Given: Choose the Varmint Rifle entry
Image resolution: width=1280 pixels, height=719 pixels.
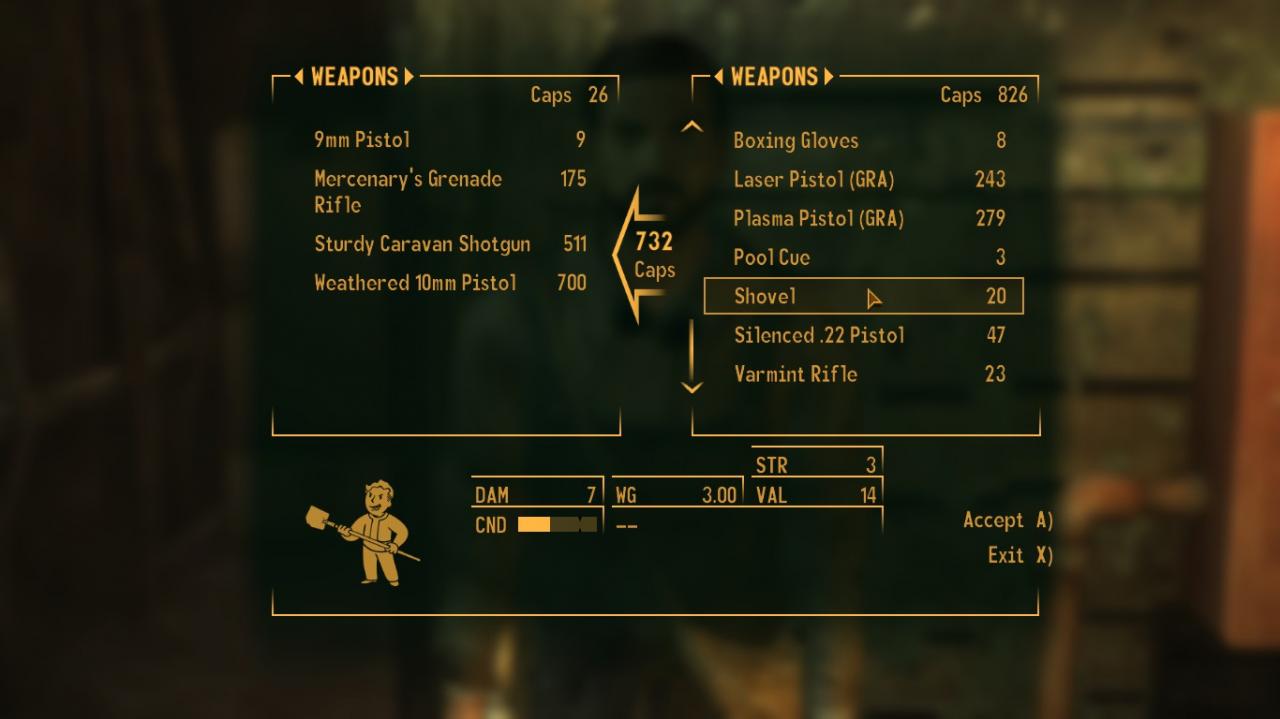Looking at the screenshot, I should [x=795, y=374].
